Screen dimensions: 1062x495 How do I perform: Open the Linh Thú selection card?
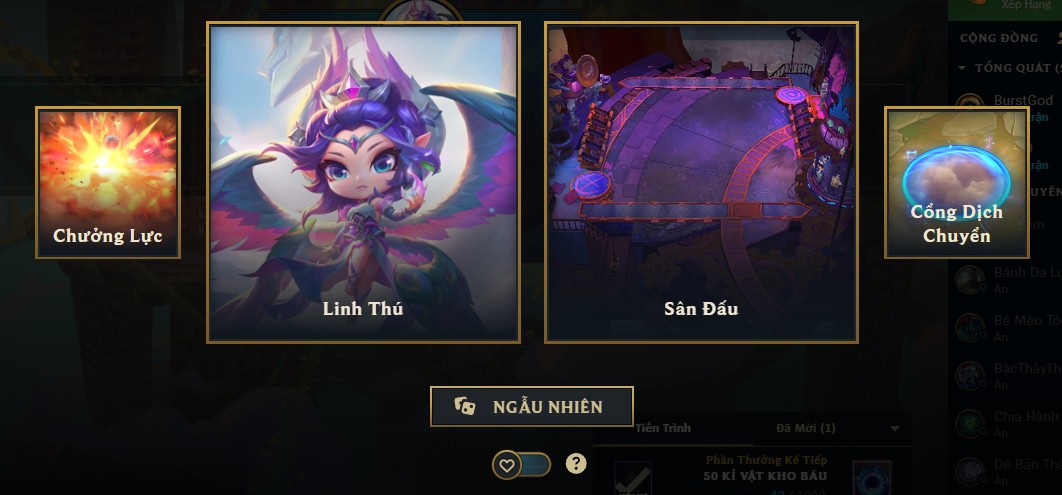[x=363, y=183]
